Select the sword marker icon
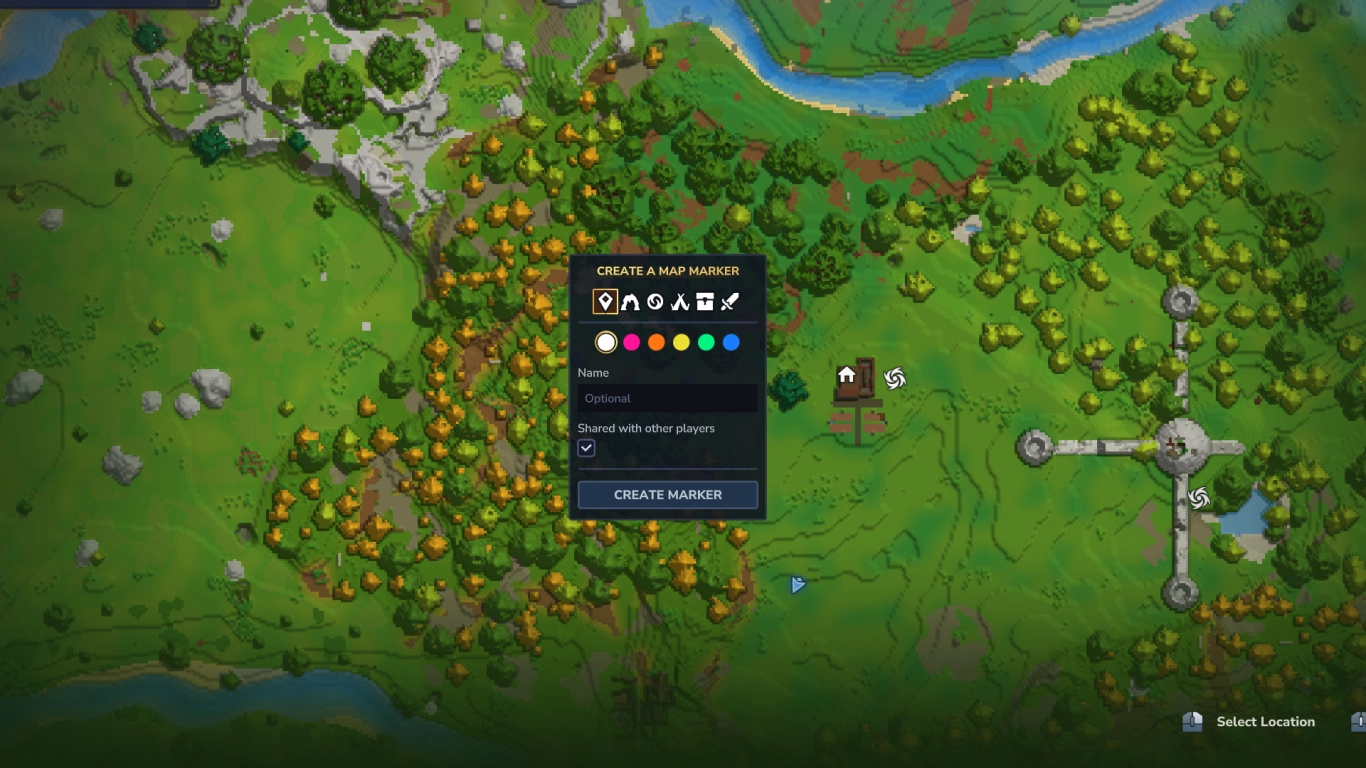The width and height of the screenshot is (1366, 768). [729, 301]
